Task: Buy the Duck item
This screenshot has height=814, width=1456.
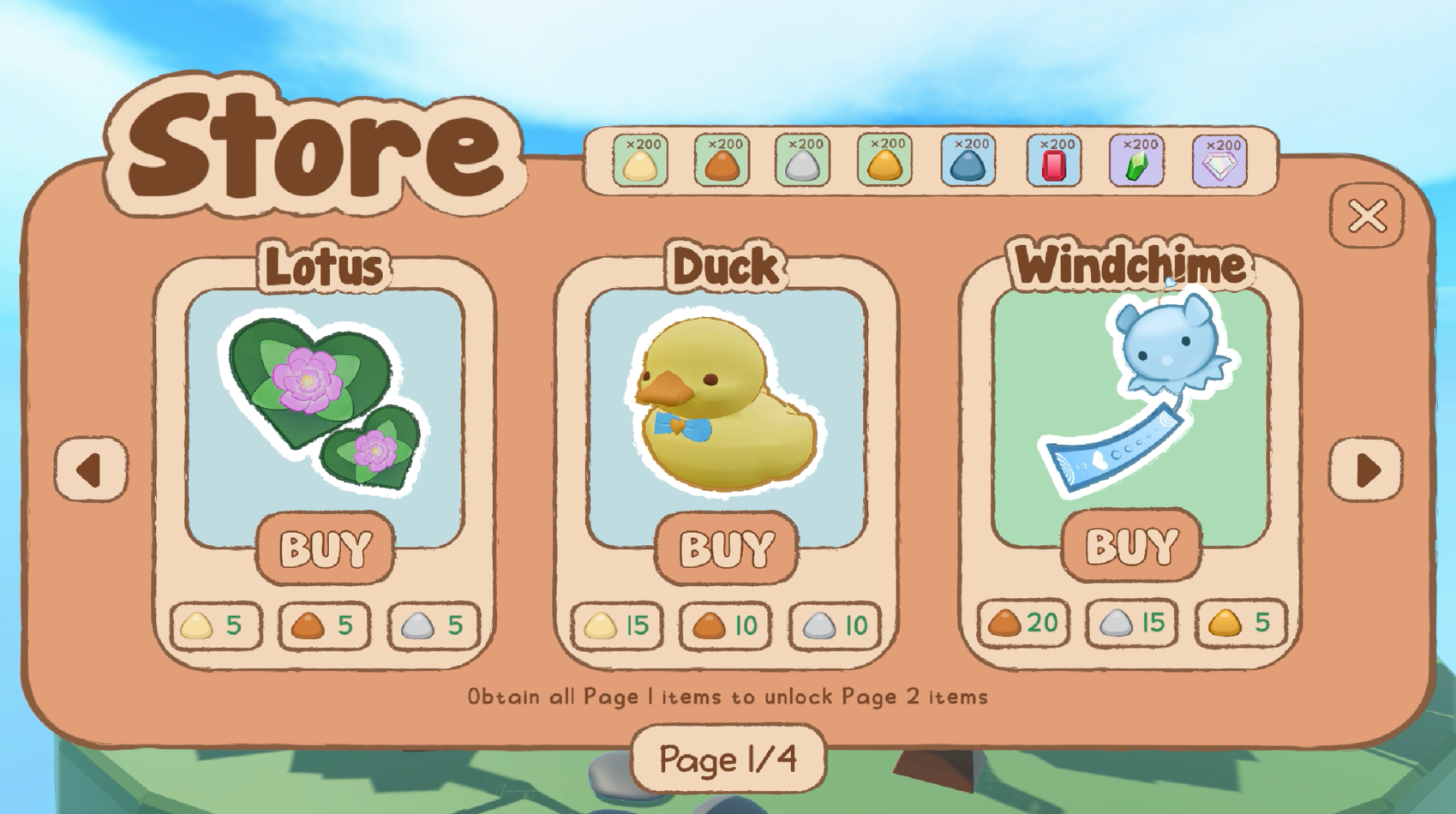Action: pyautogui.click(x=728, y=548)
